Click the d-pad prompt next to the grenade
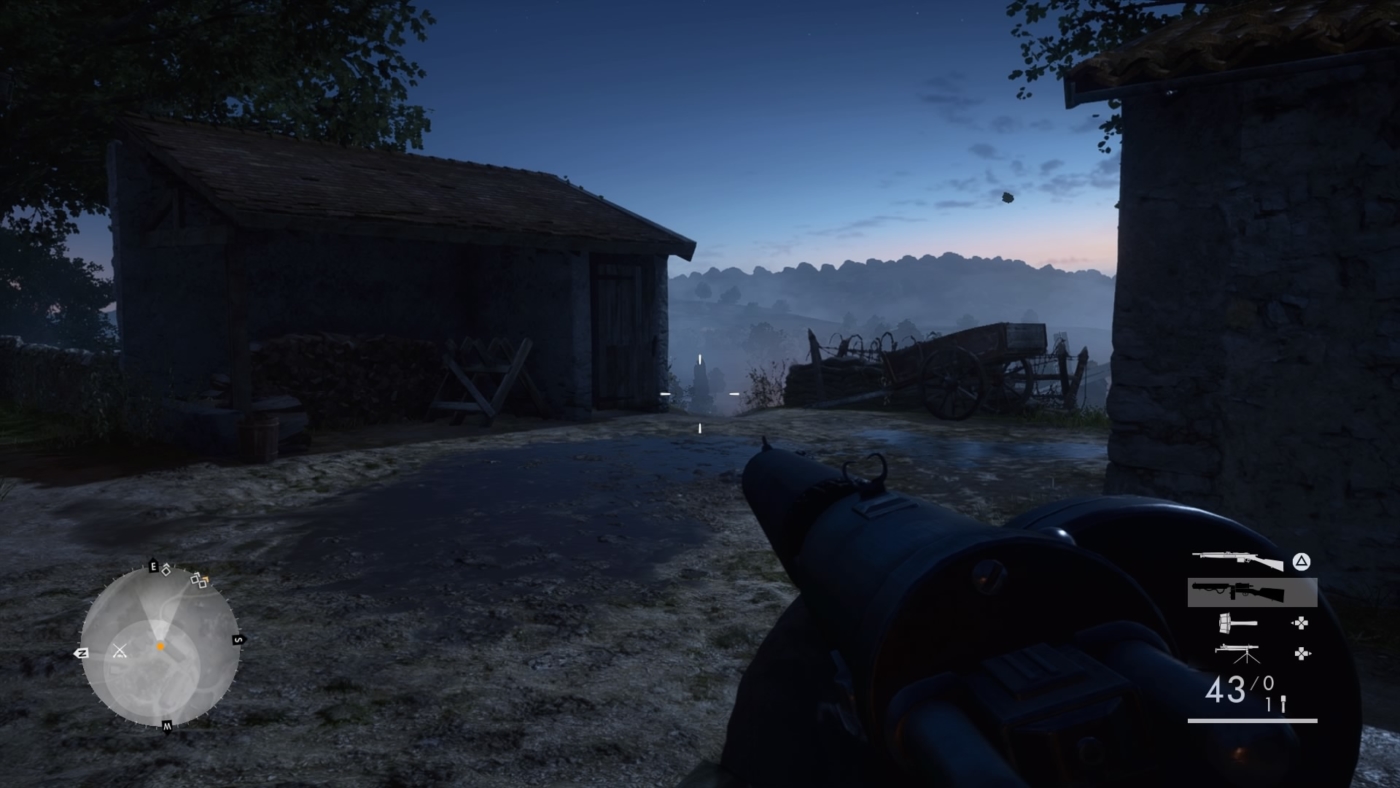This screenshot has width=1400, height=788. pos(1300,623)
